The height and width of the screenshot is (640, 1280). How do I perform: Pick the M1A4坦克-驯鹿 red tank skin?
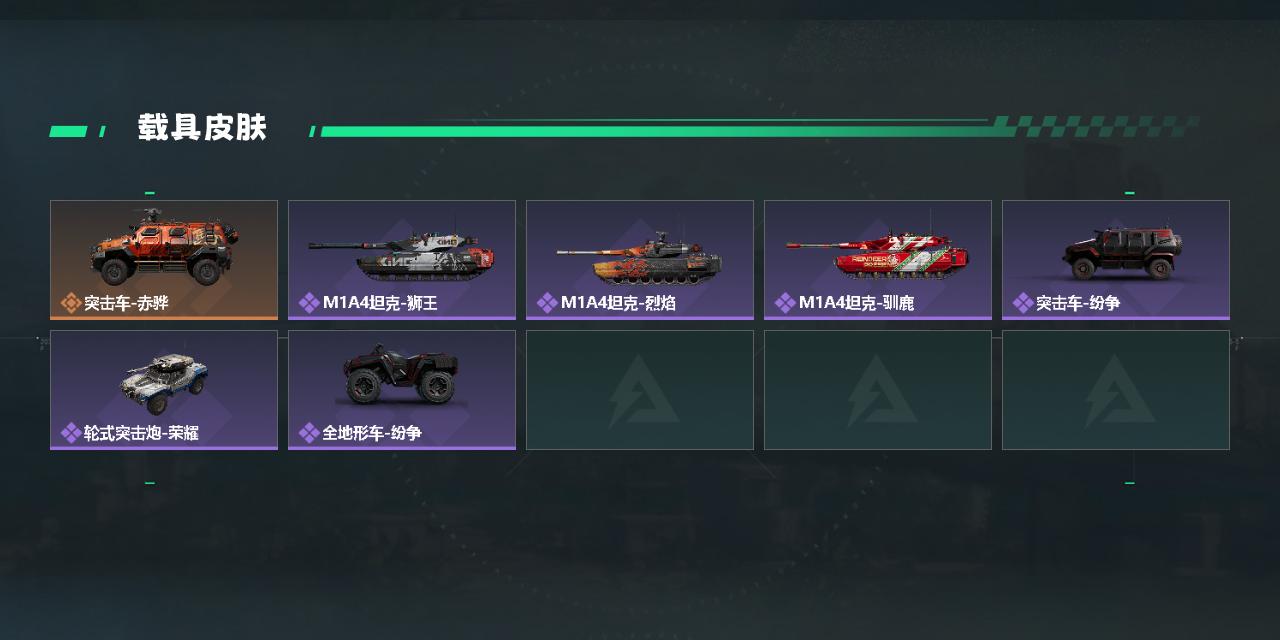(x=878, y=259)
